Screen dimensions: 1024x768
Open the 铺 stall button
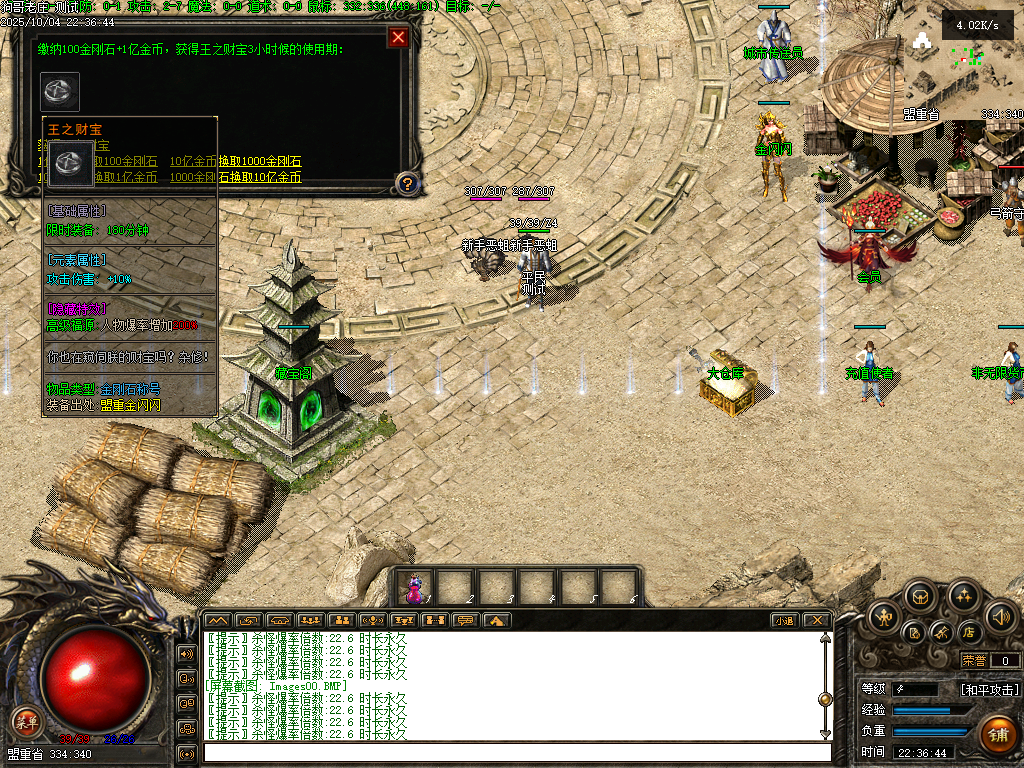click(997, 734)
